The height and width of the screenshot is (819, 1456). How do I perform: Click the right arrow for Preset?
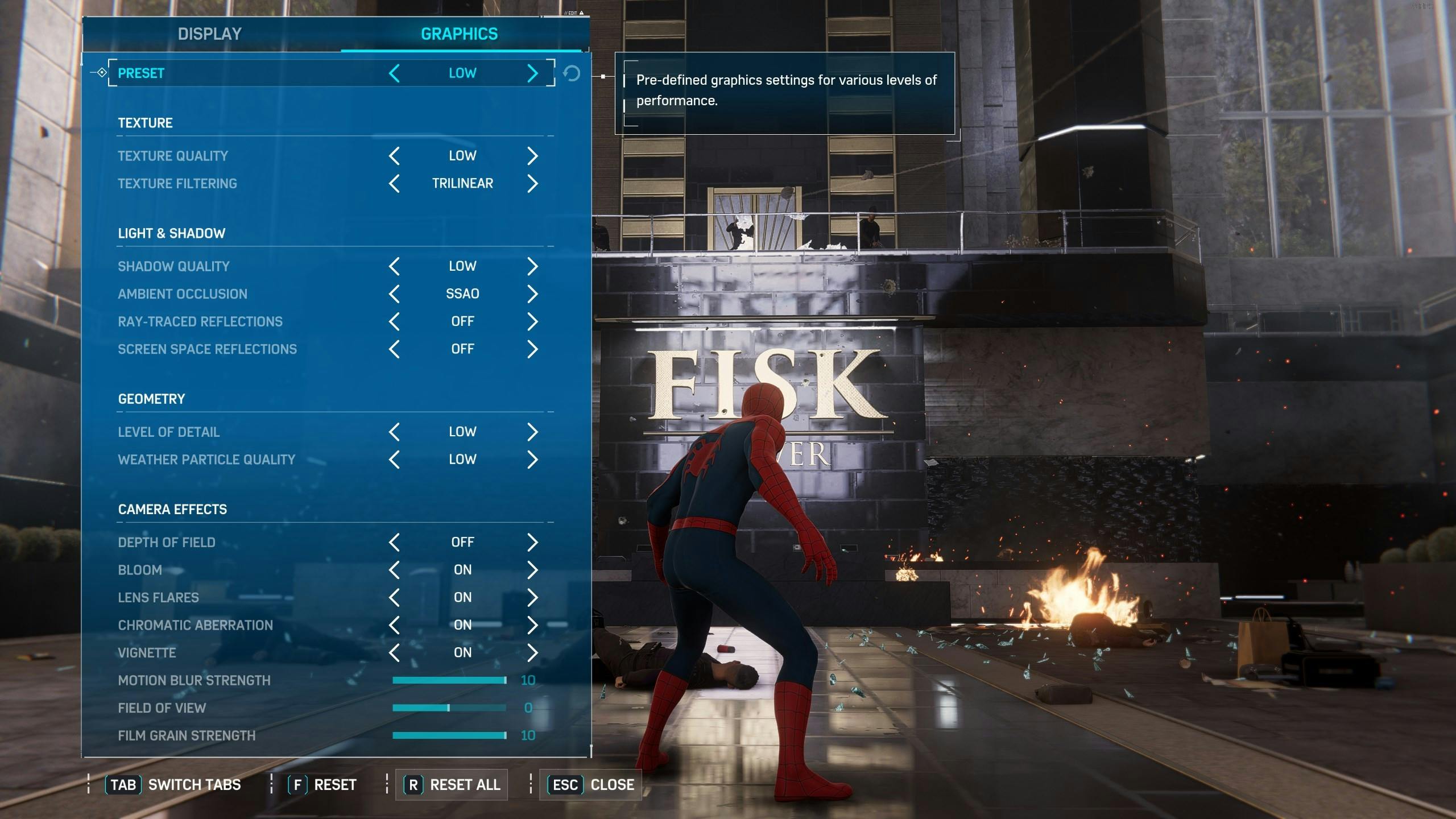532,73
